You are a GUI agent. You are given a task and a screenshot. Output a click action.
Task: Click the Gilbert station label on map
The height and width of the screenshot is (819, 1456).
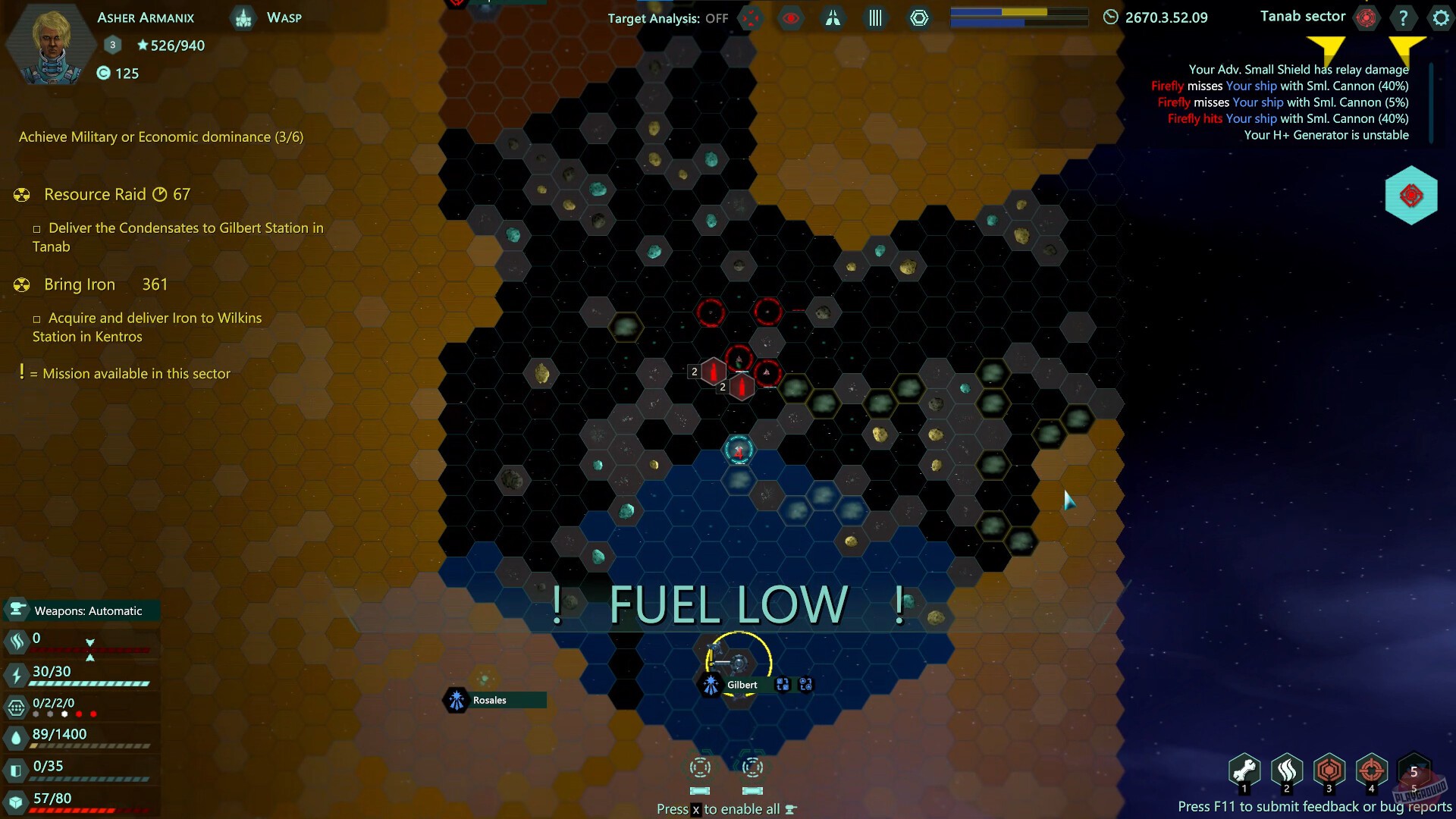click(x=742, y=684)
